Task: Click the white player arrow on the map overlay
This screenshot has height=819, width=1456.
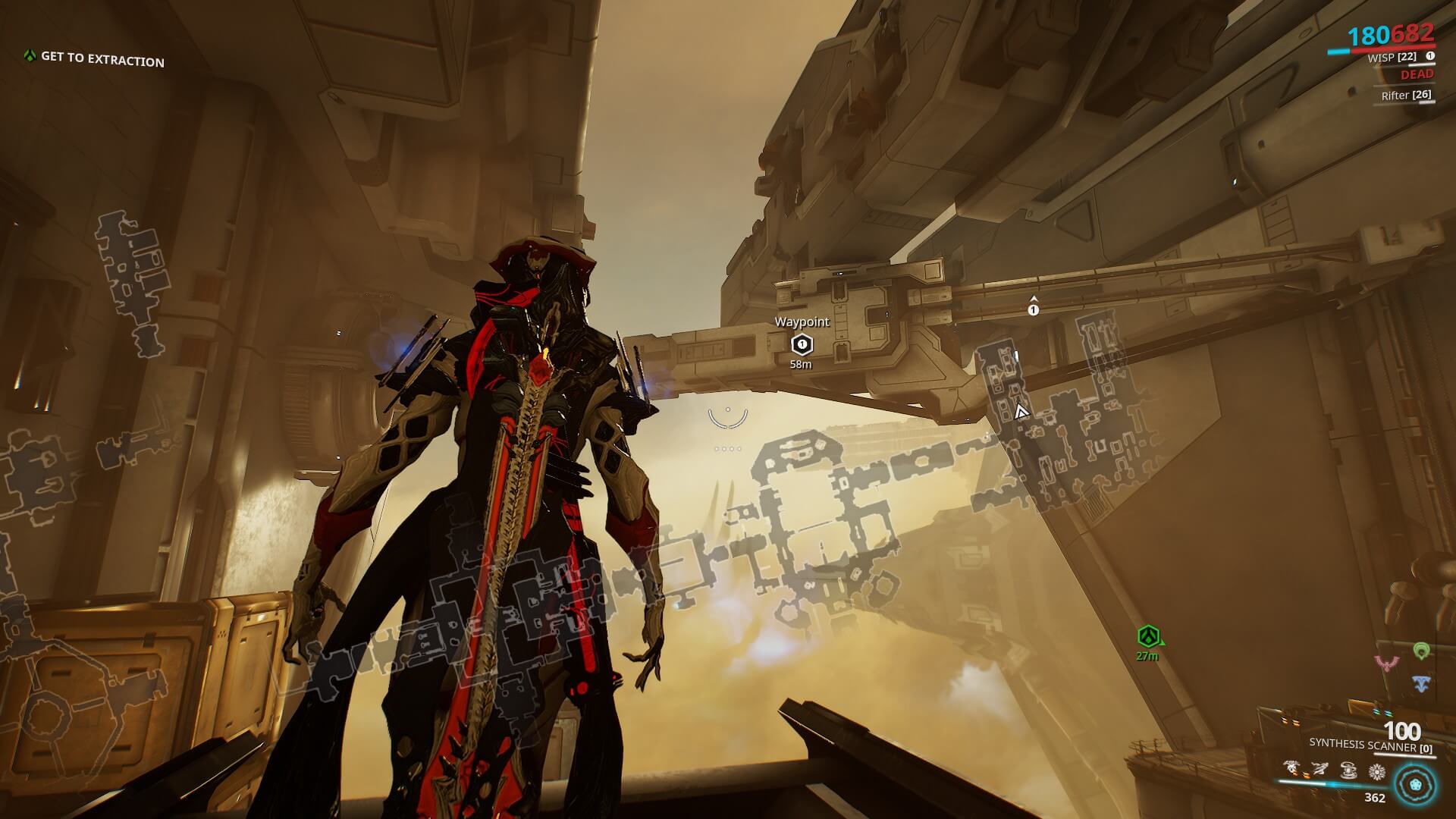Action: (1021, 412)
